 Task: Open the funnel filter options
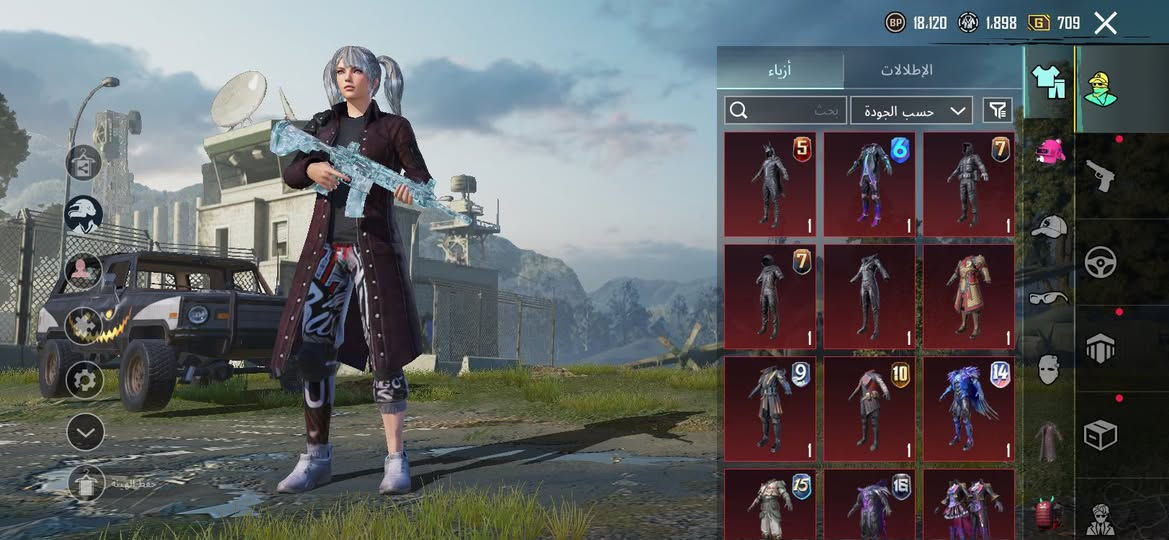(997, 110)
